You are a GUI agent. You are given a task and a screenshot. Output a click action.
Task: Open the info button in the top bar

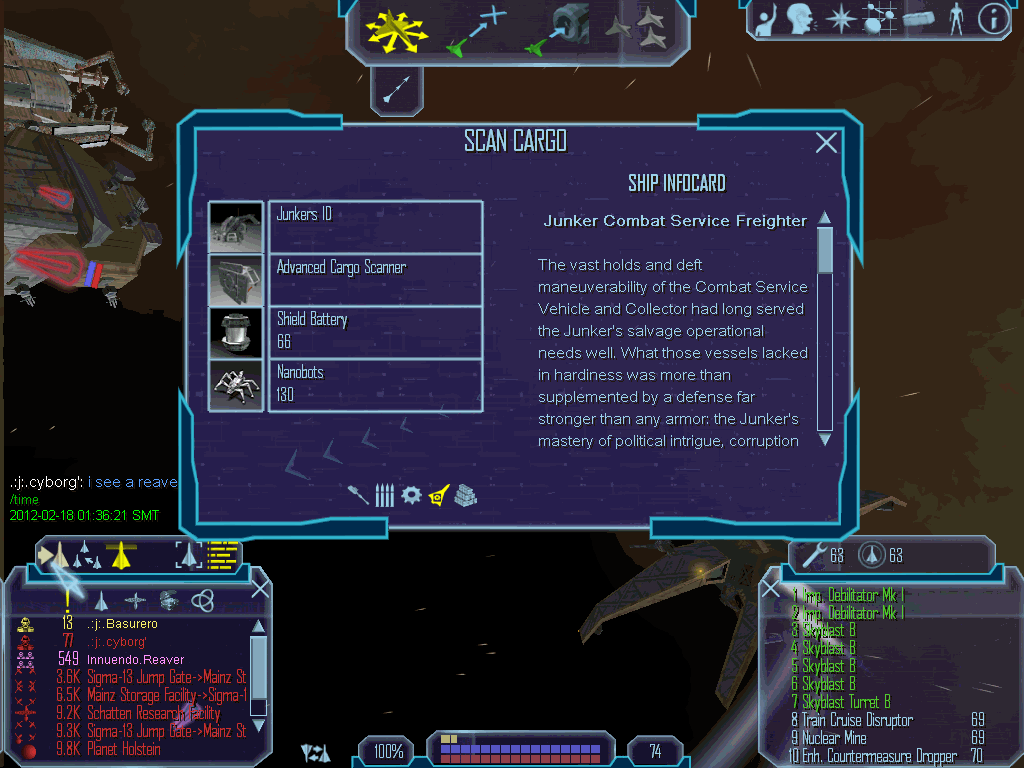[992, 20]
